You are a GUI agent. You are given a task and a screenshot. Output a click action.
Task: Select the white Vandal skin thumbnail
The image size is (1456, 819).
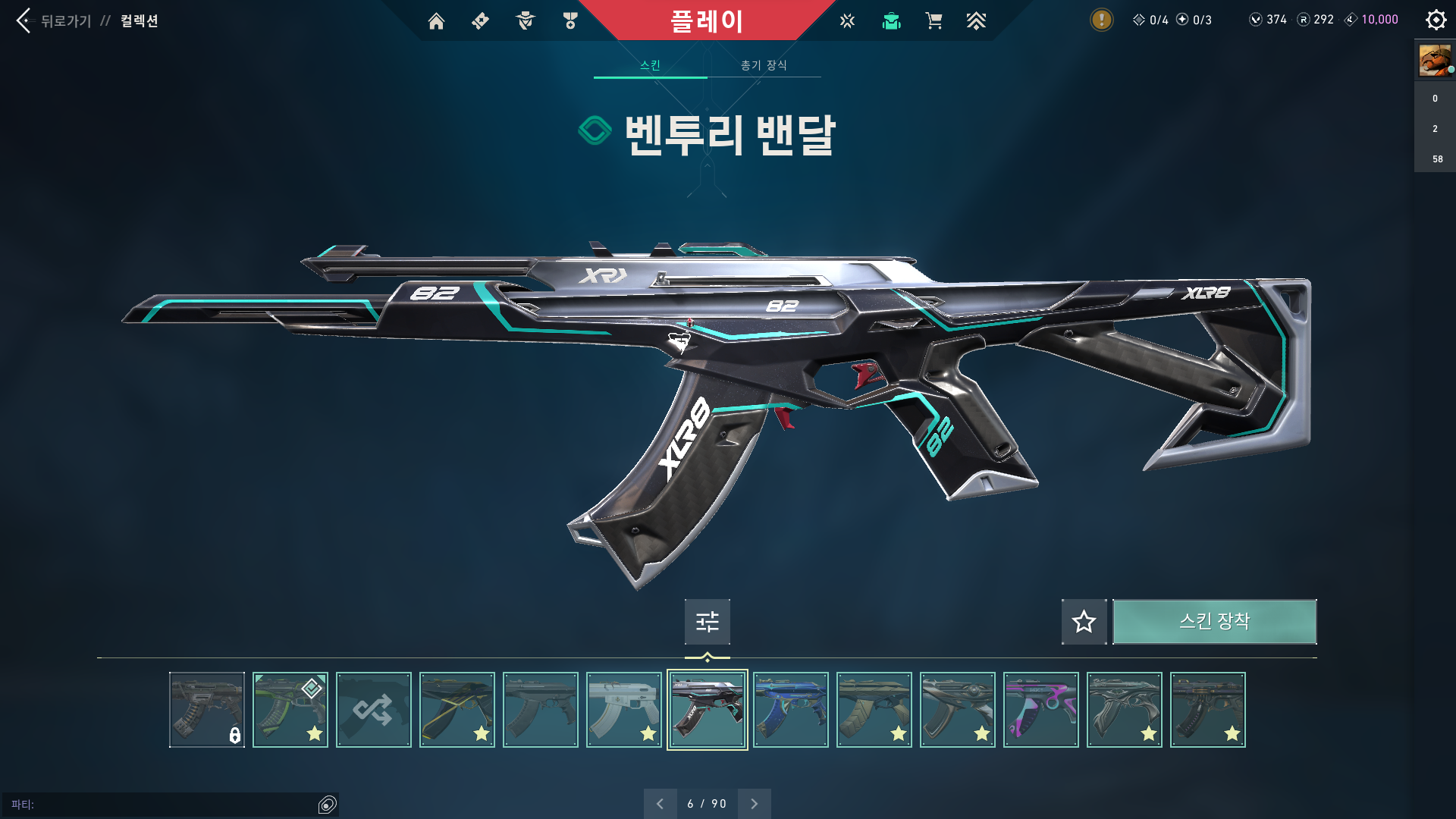[624, 710]
